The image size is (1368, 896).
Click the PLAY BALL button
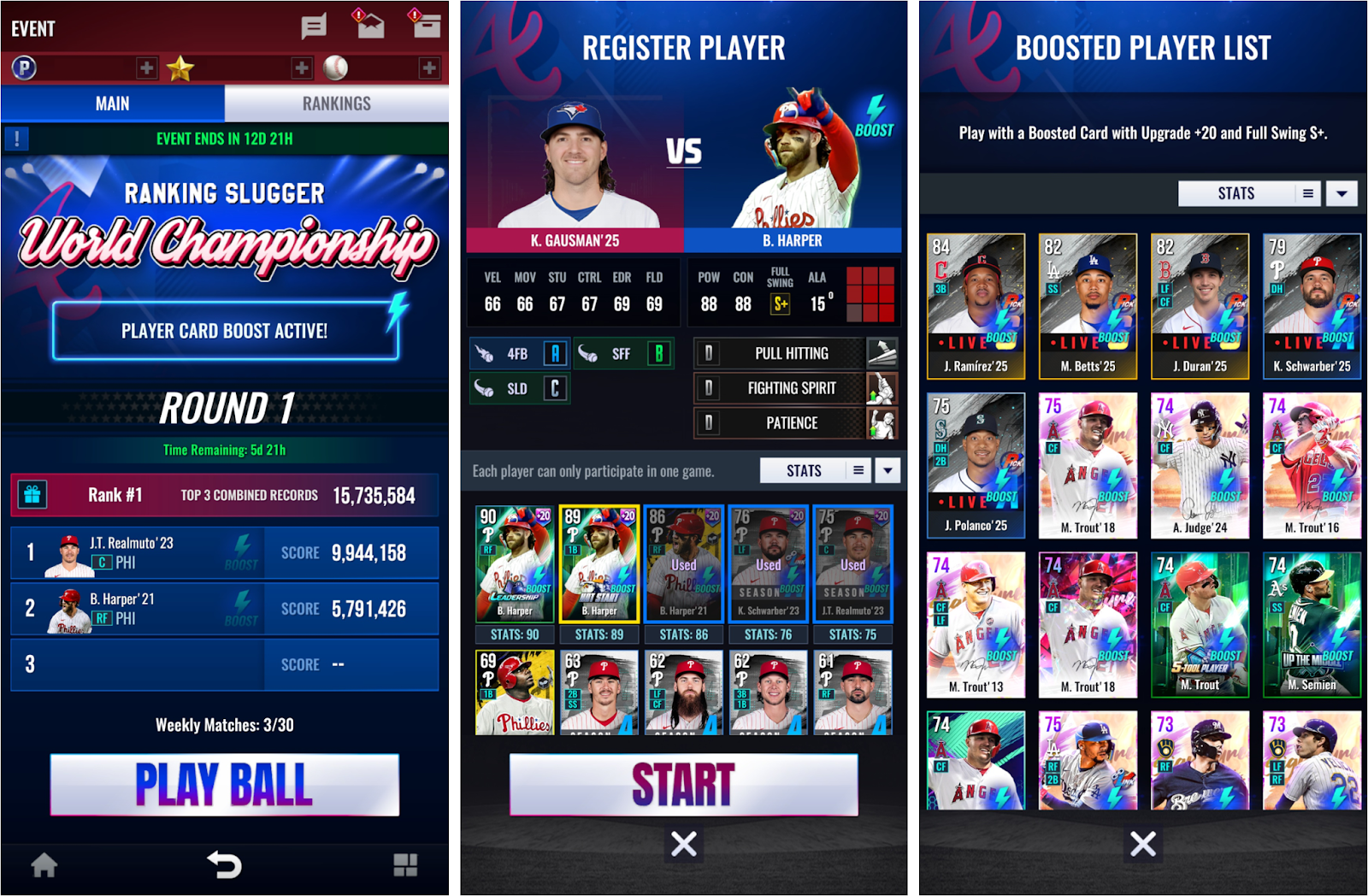[x=224, y=784]
